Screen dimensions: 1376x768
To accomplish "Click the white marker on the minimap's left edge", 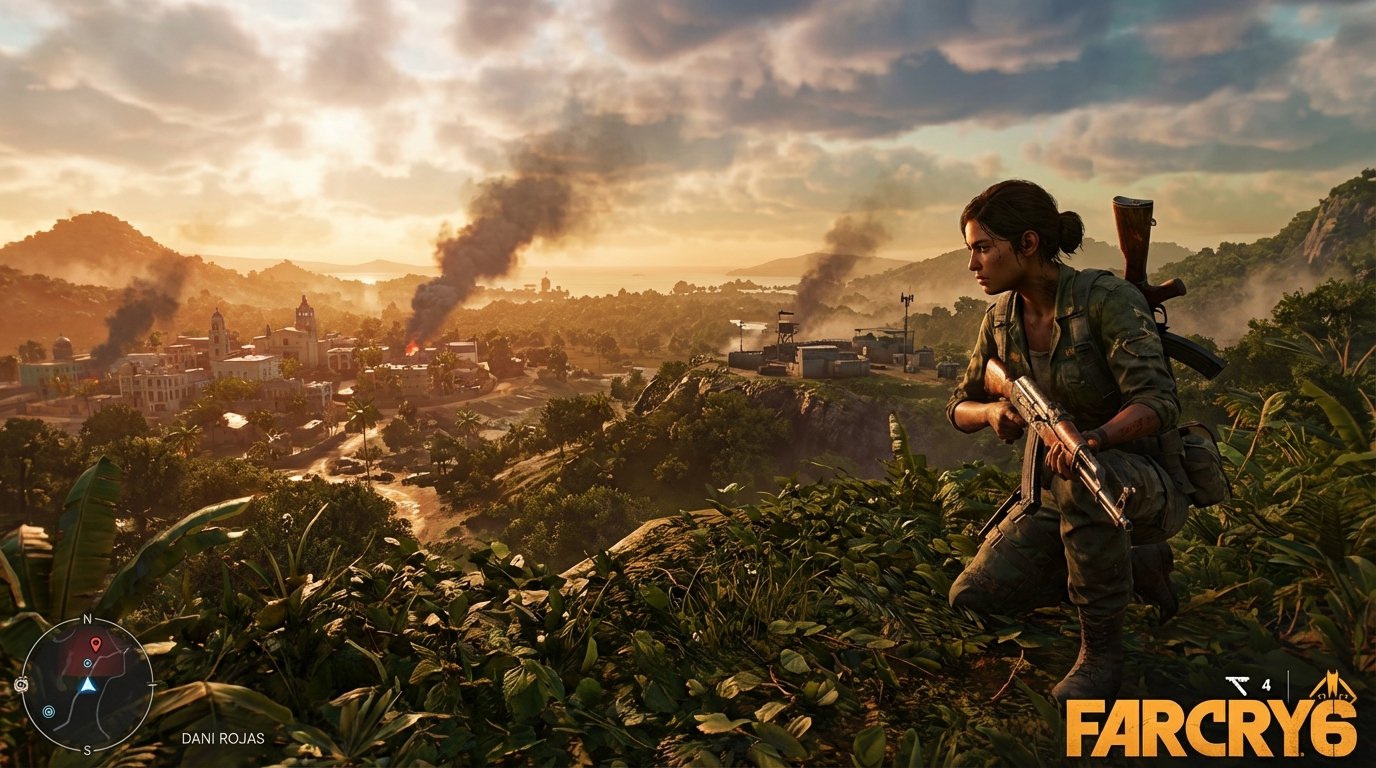I will (22, 684).
